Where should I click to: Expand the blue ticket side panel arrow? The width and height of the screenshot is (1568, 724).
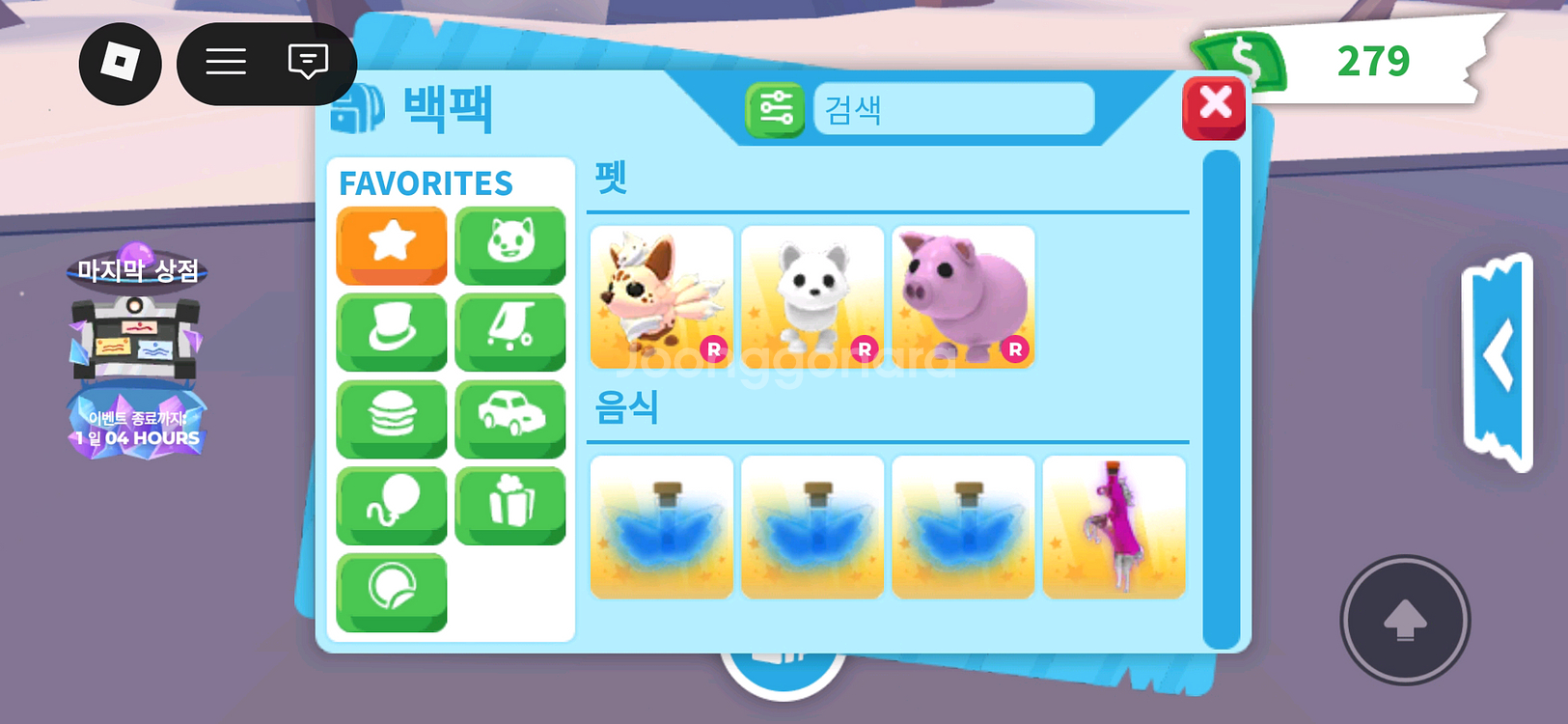tap(1497, 357)
